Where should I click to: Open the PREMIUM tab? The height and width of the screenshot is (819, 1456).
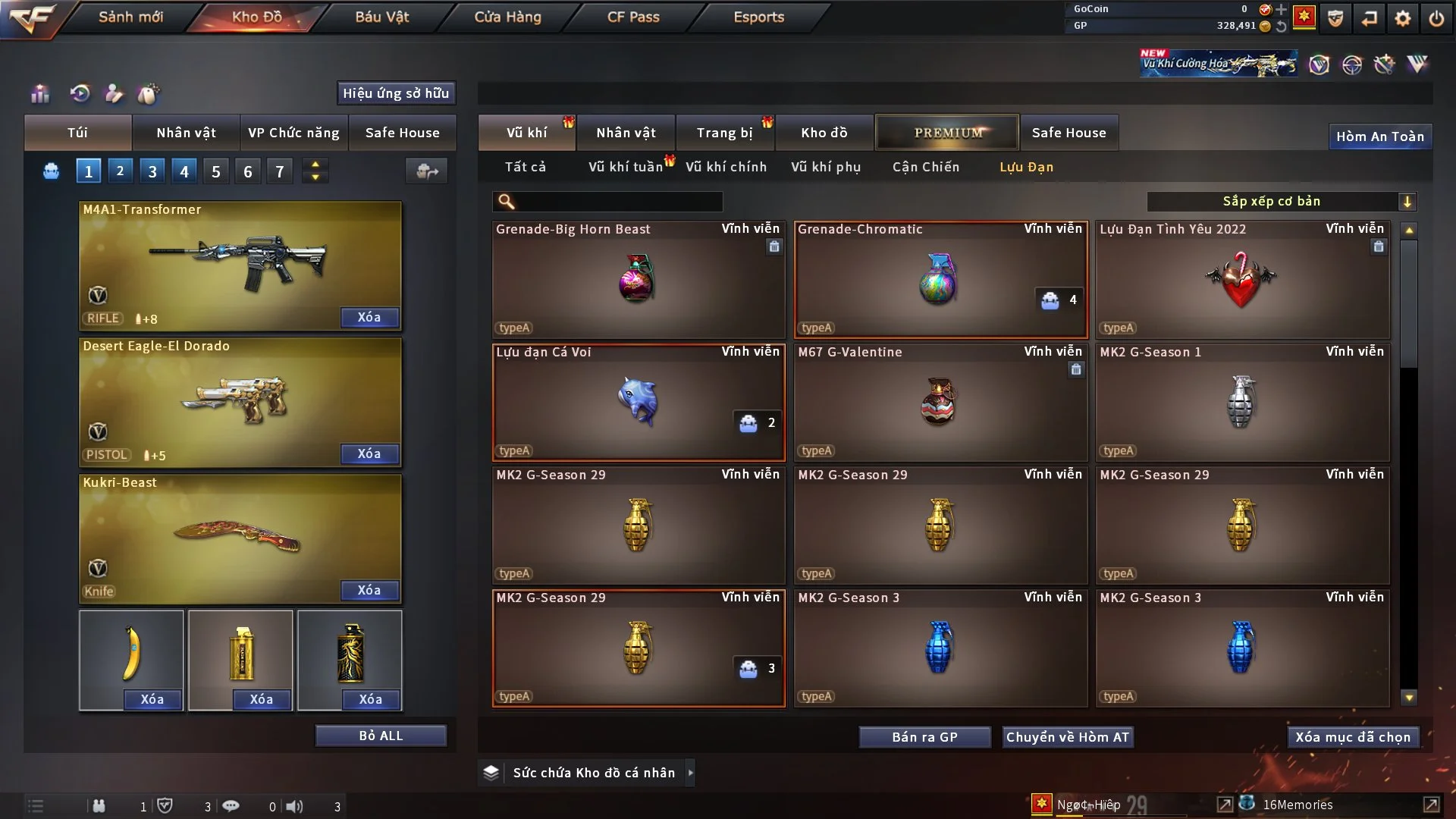947,133
